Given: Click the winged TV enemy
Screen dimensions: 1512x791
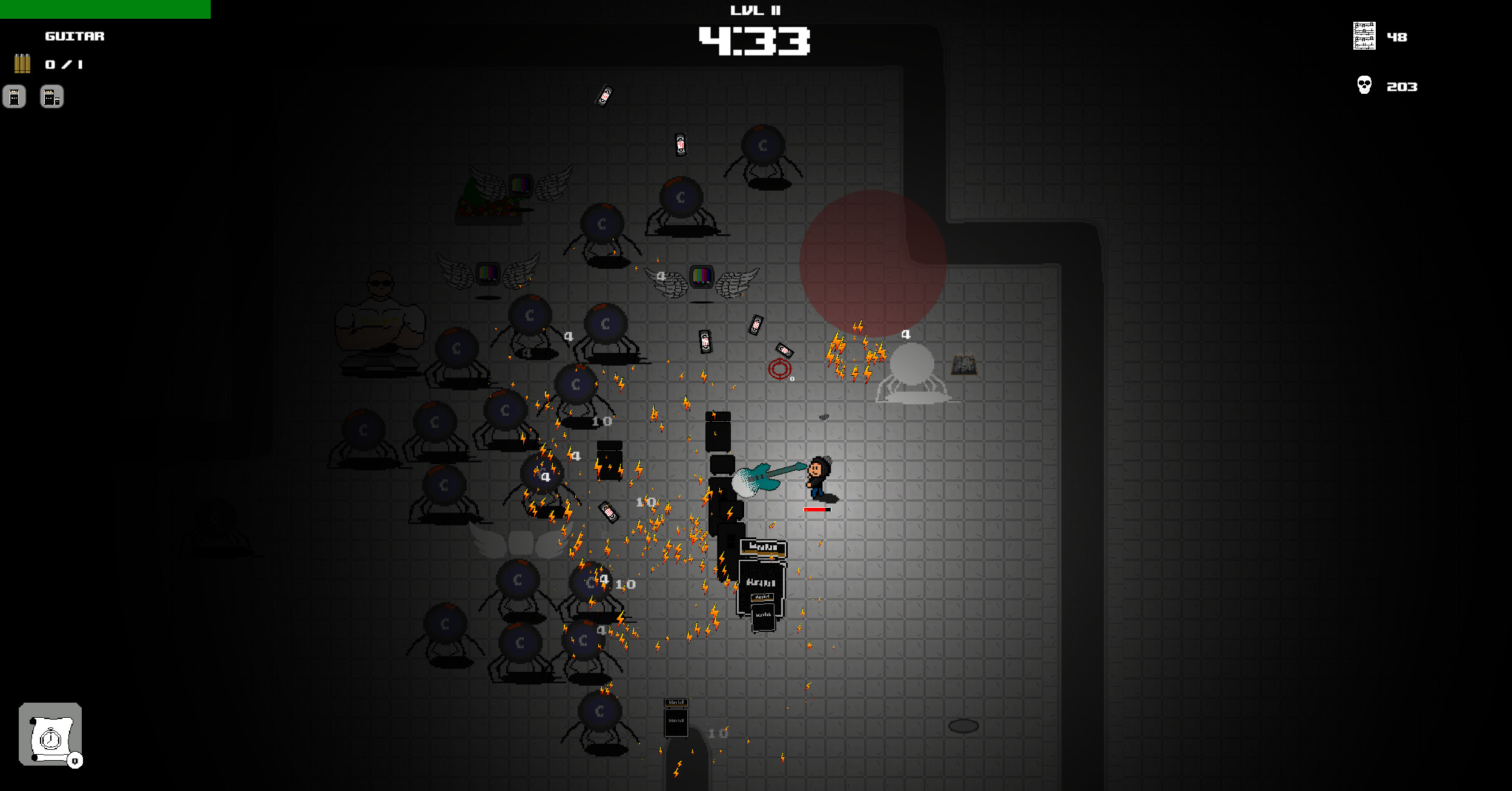Looking at the screenshot, I should [702, 277].
